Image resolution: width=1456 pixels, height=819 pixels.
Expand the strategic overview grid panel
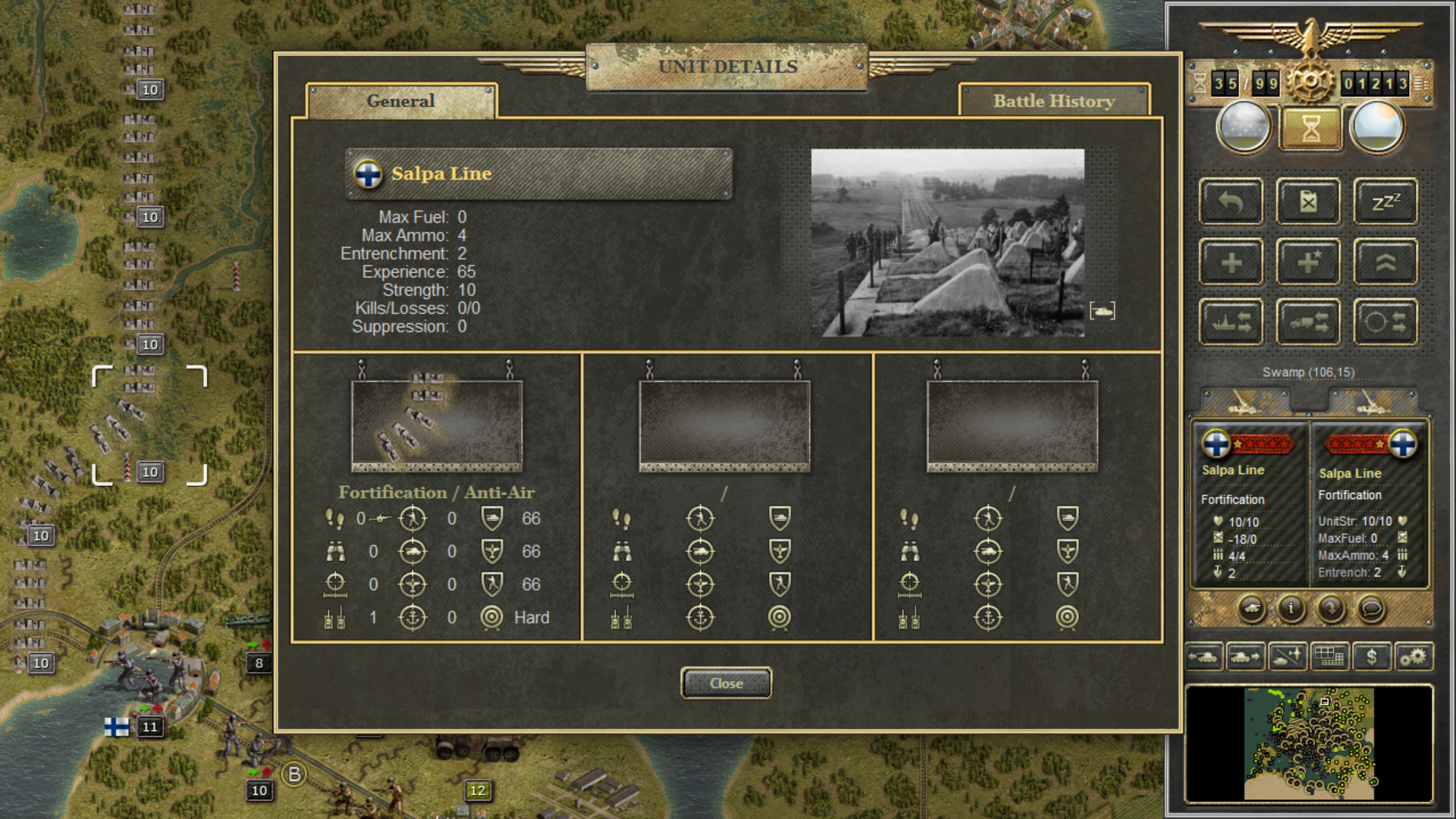(1329, 657)
